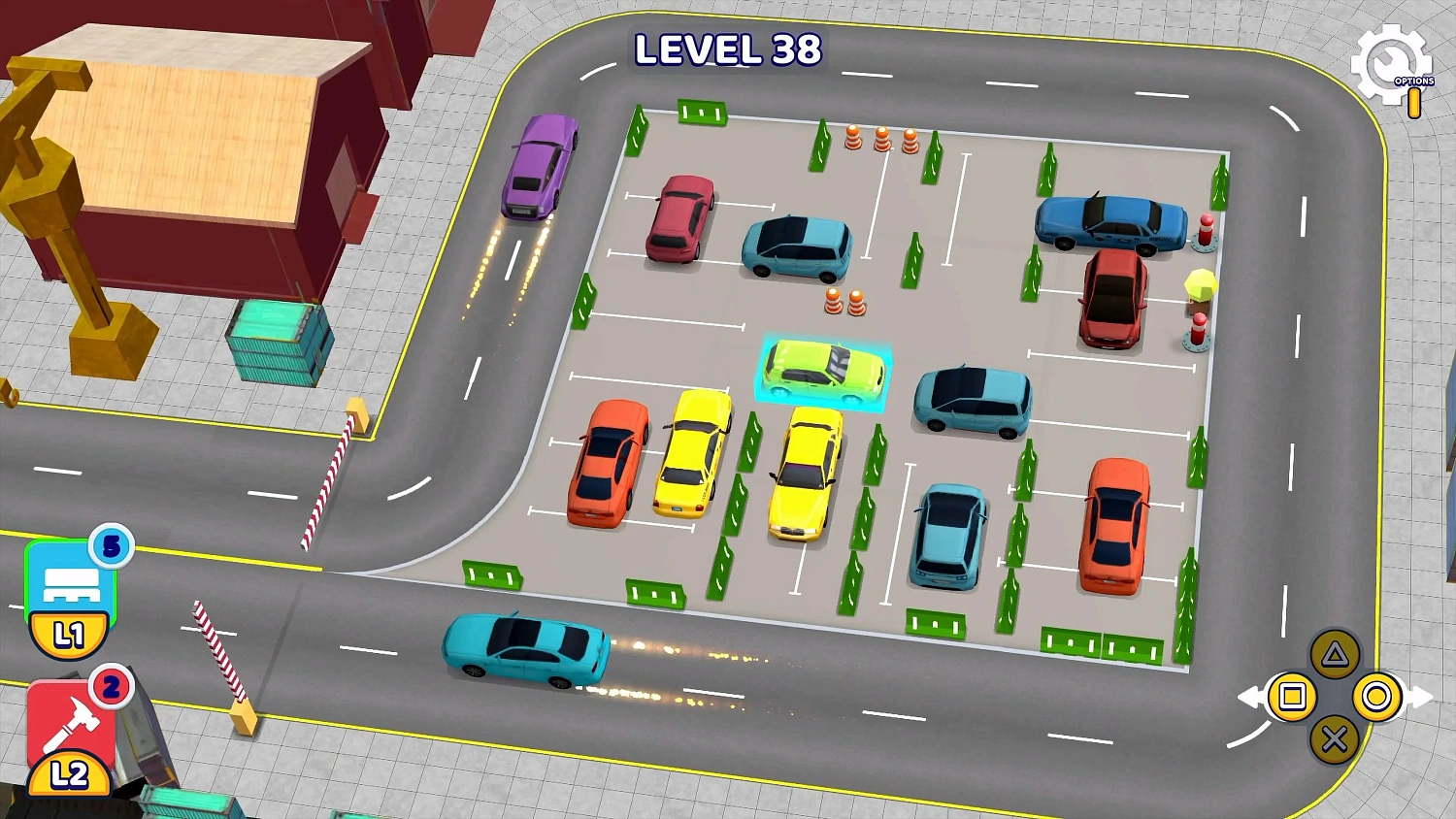Tap the L1 booster count badge showing 5
This screenshot has height=819, width=1456.
[111, 548]
